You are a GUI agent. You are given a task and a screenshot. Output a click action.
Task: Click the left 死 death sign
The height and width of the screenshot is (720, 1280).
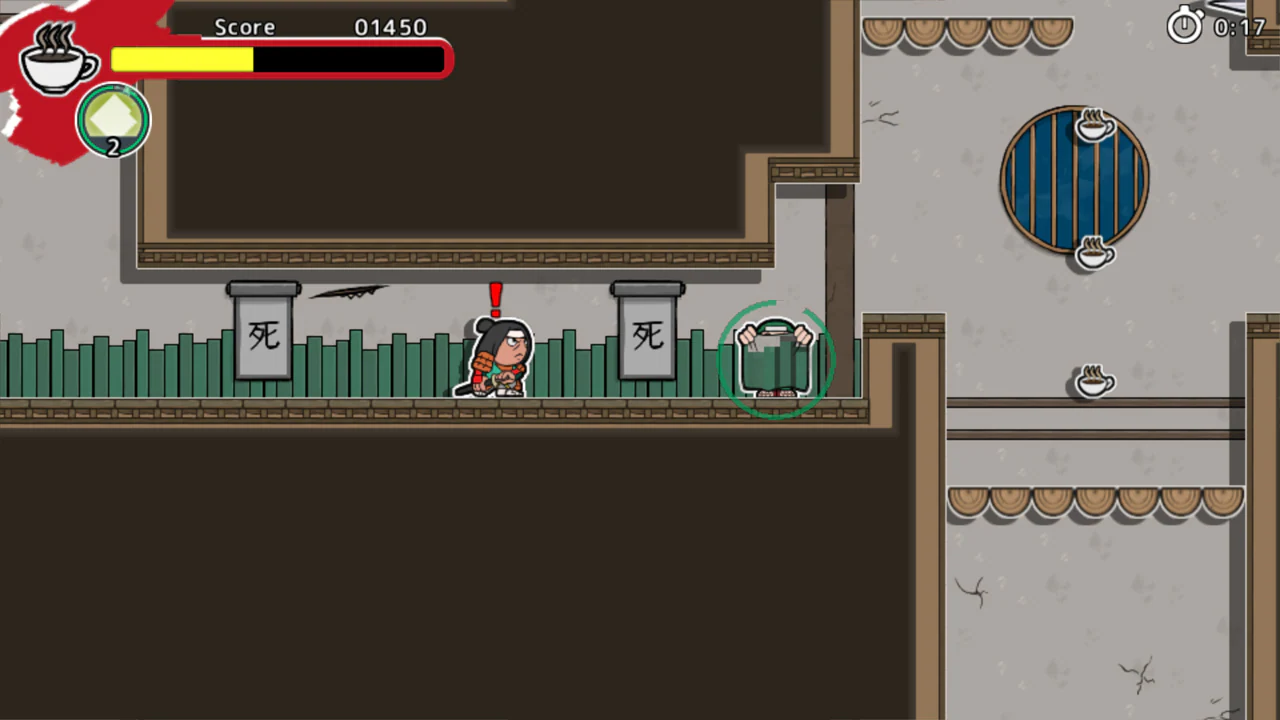point(263,336)
